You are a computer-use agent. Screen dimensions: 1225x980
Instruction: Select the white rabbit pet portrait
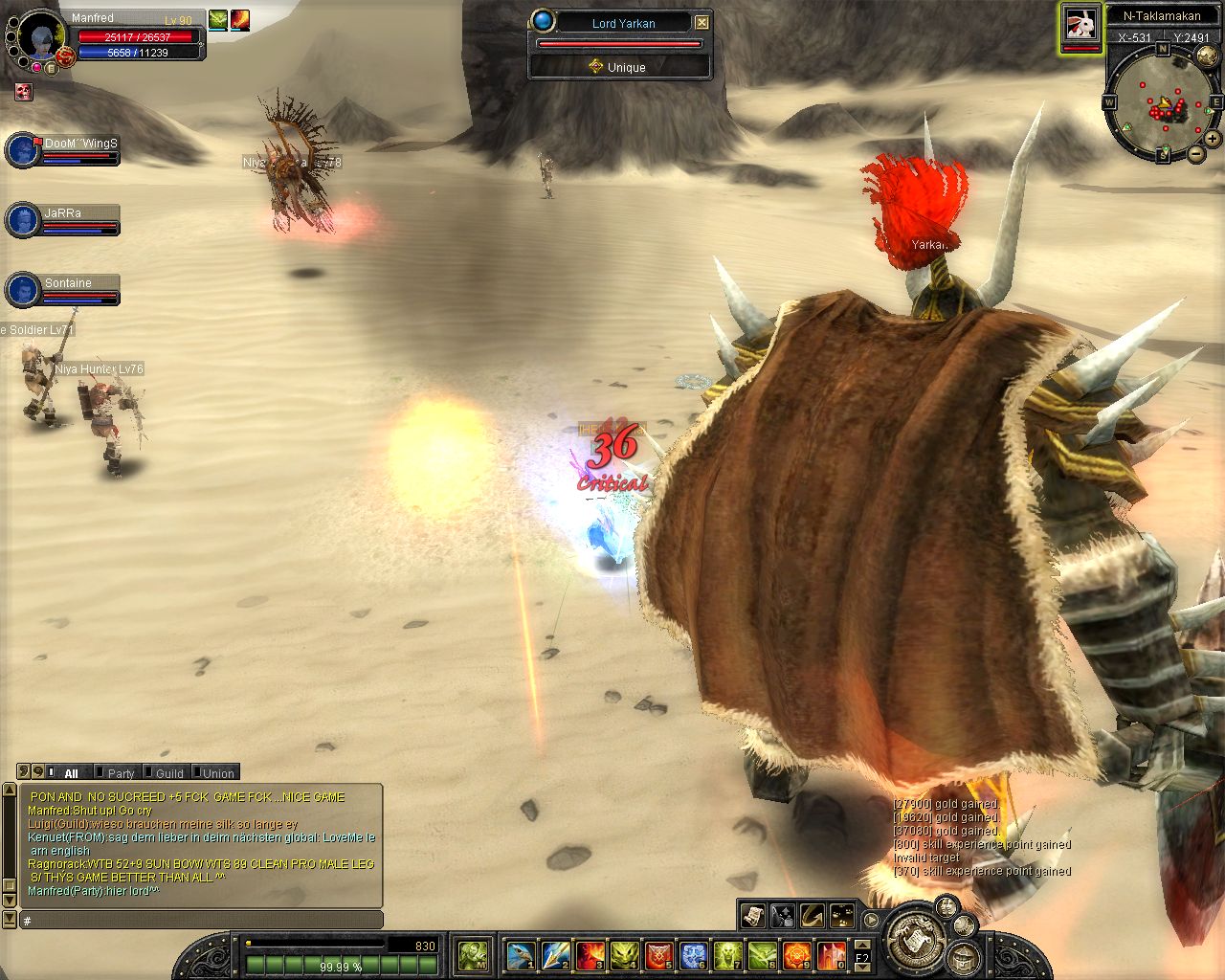pos(1080,24)
